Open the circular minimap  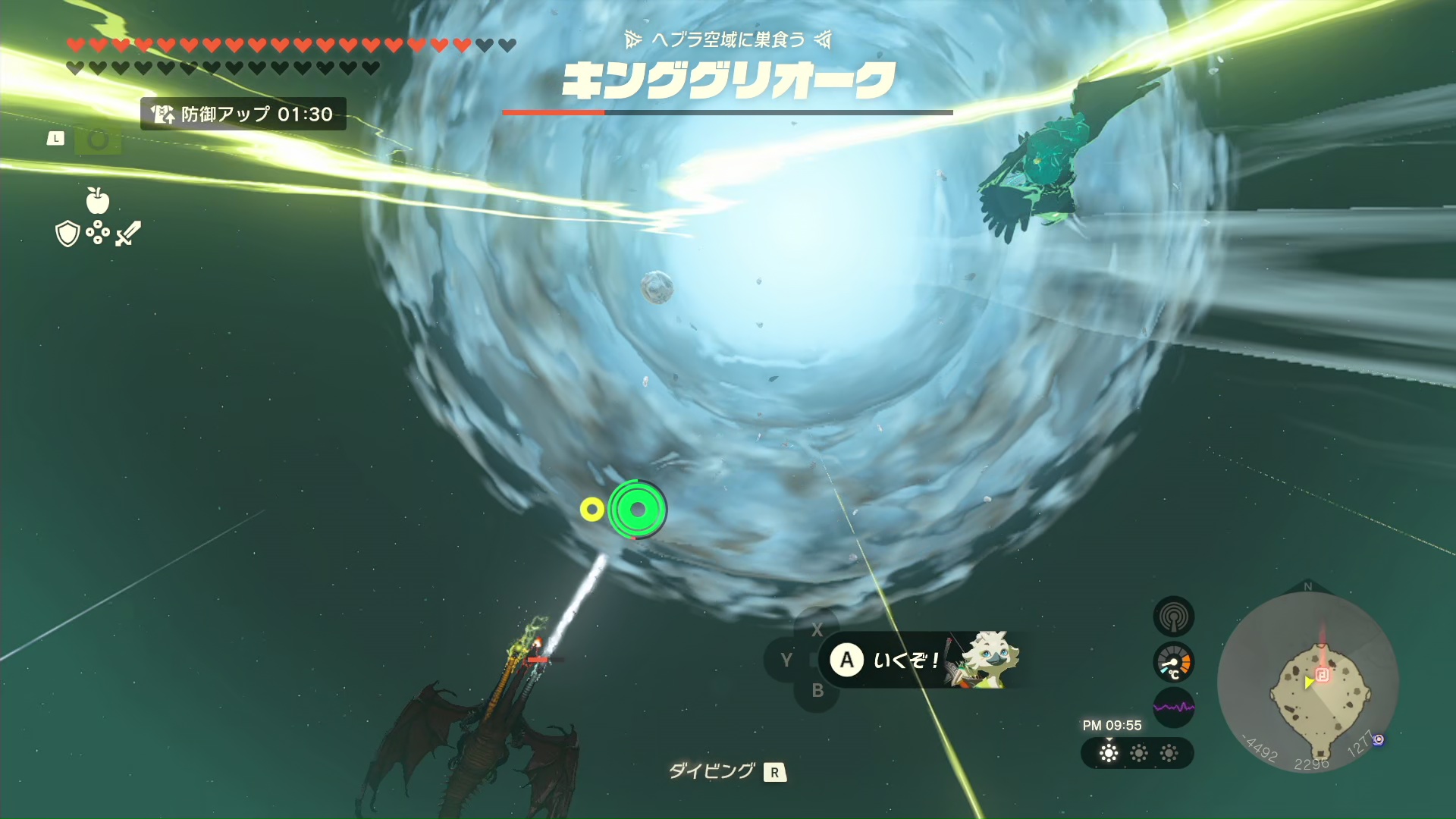1307,682
